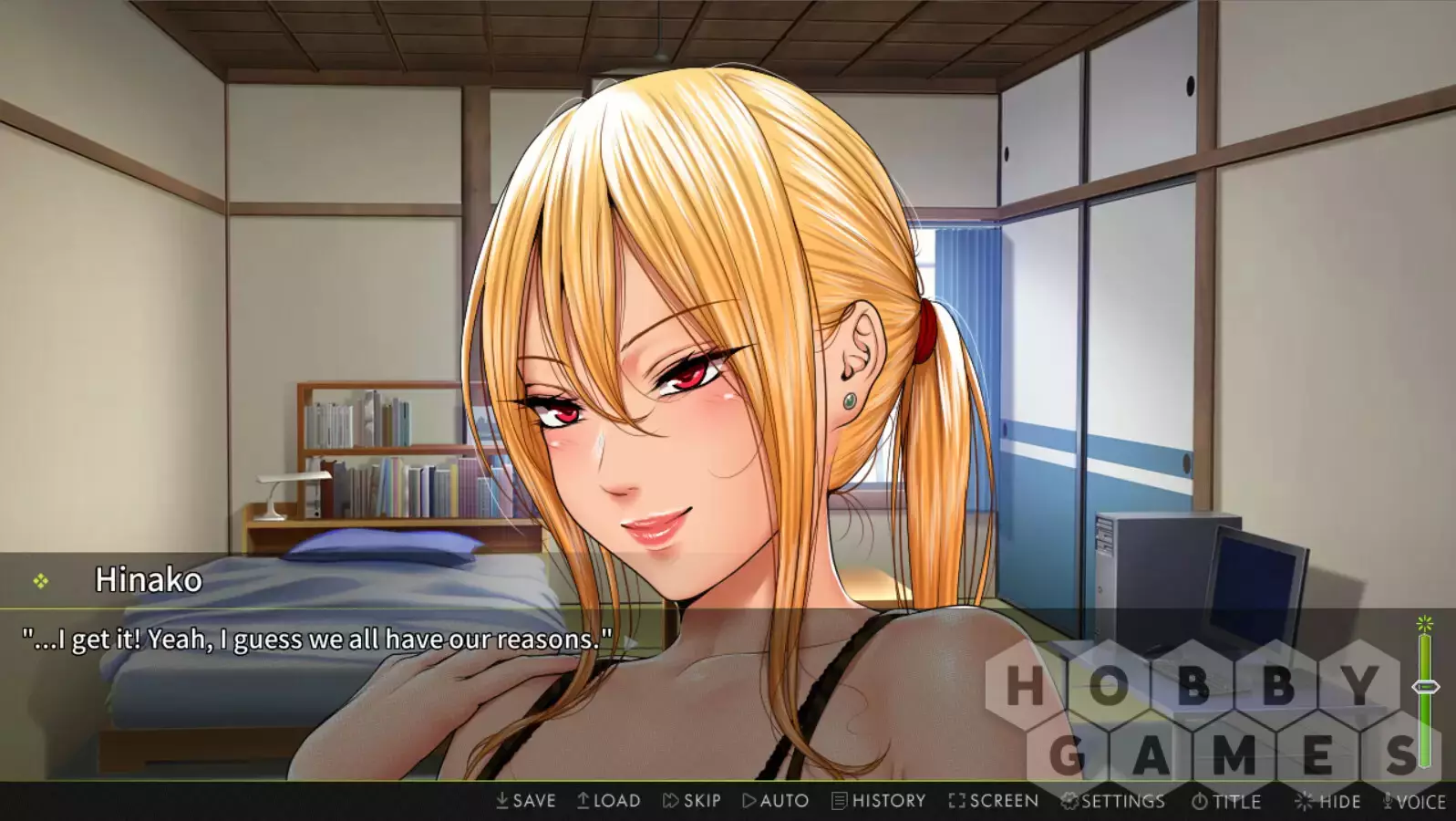This screenshot has height=821, width=1456.
Task: Toggle the Screen display mode
Action: pos(993,801)
